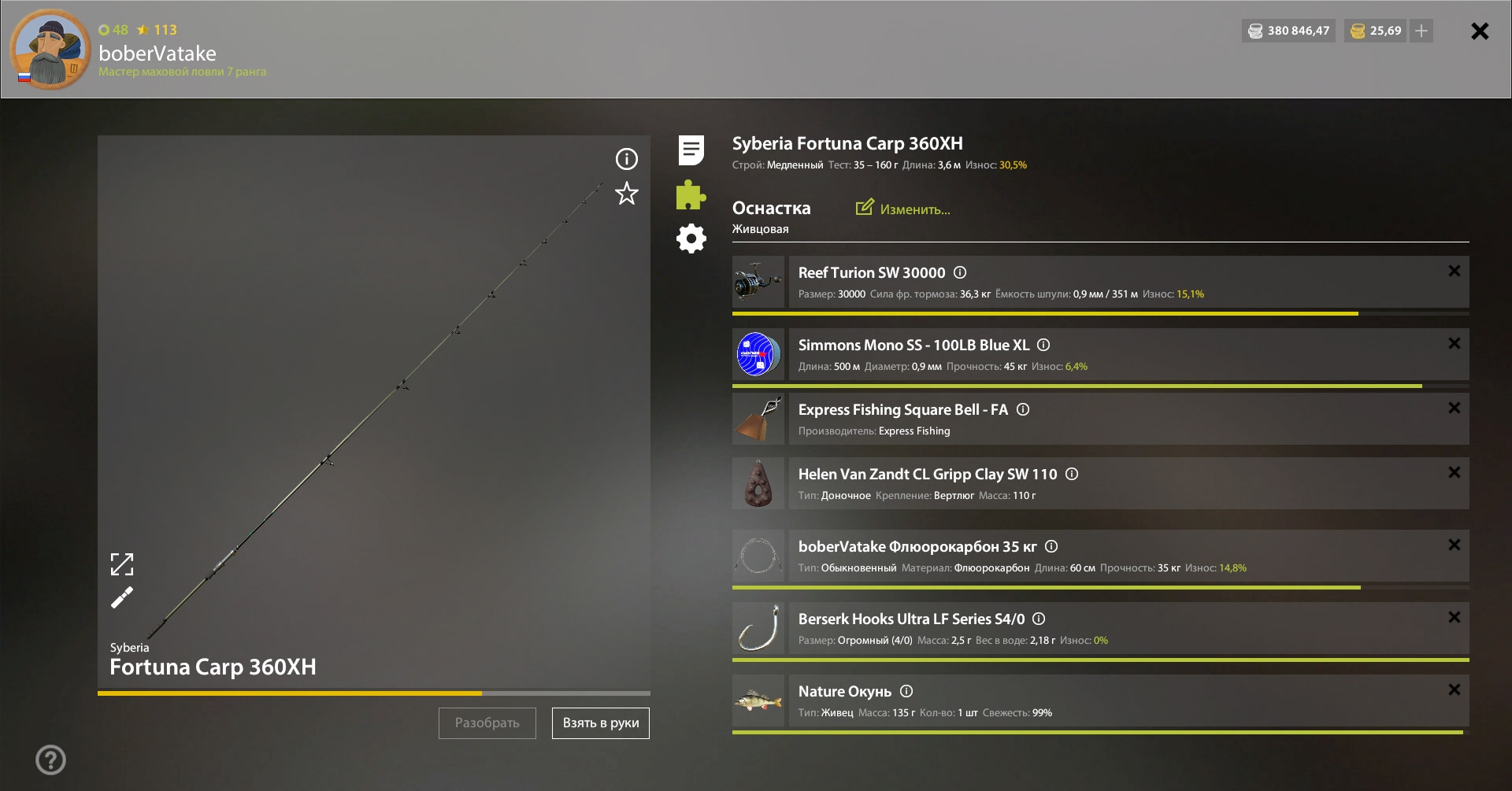1512x791 pixels.
Task: Expand the rod preview to fullscreen
Action: [122, 564]
